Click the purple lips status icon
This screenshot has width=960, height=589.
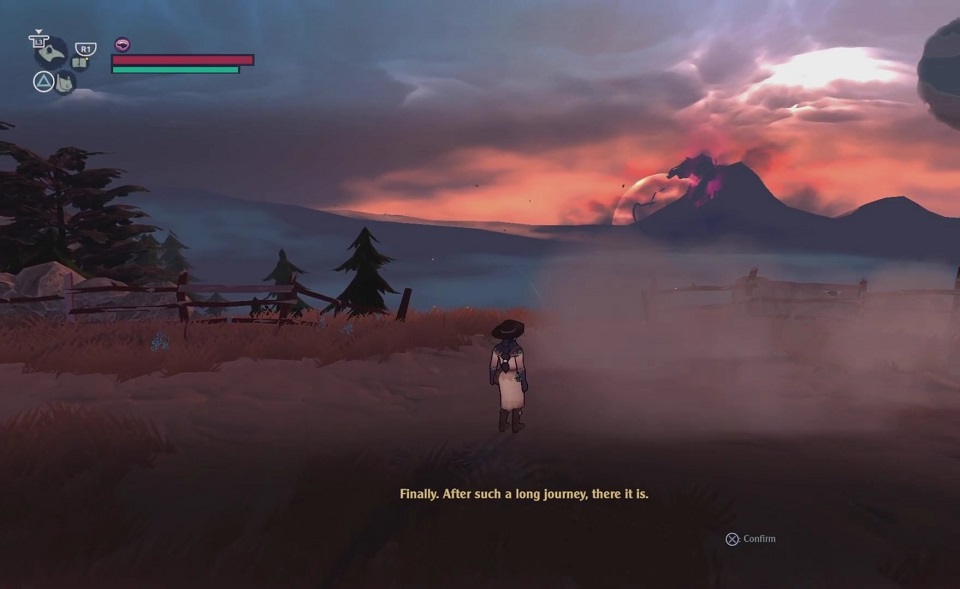click(x=122, y=44)
